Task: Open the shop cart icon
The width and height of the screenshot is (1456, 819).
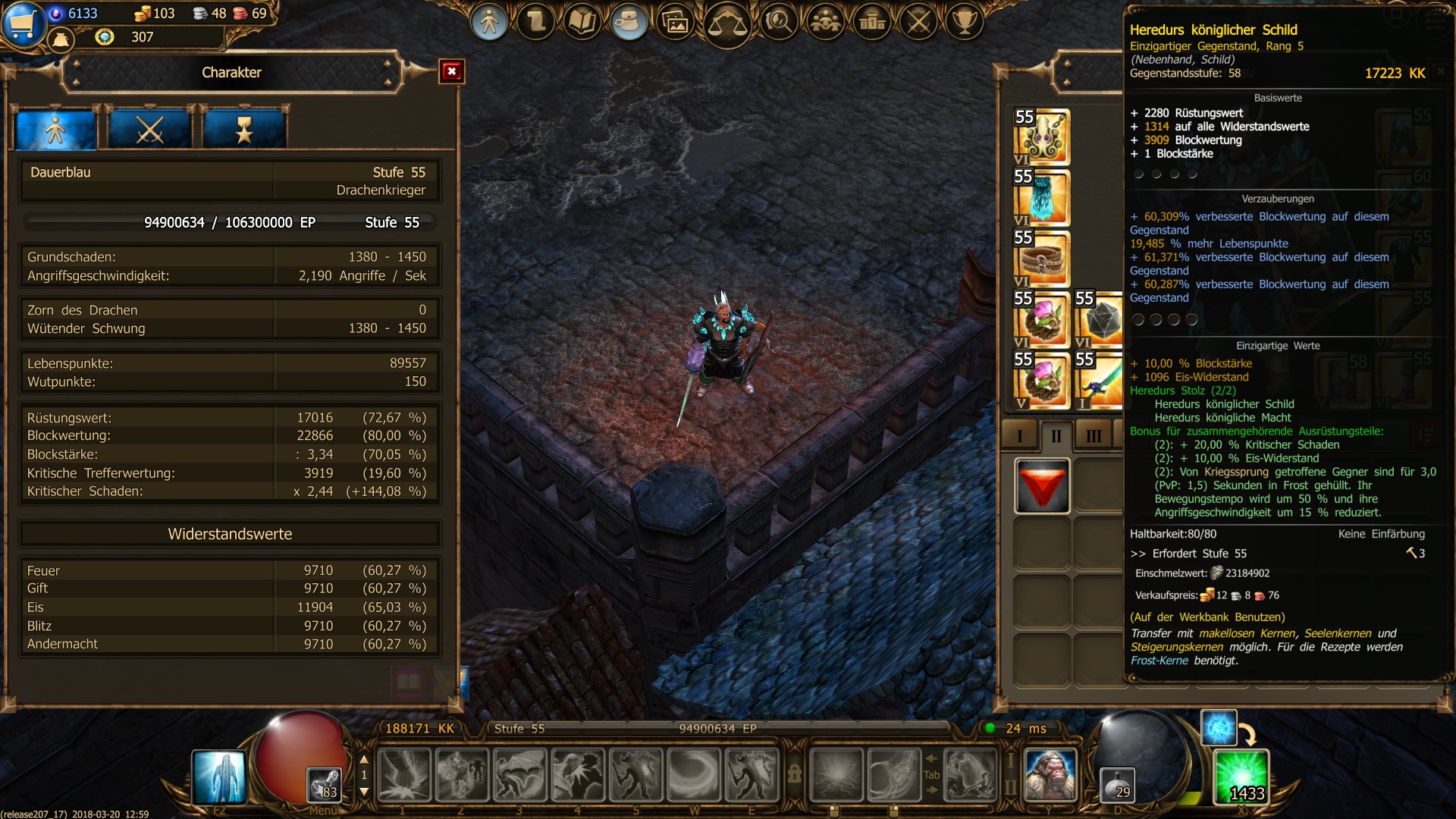Action: pos(23,24)
